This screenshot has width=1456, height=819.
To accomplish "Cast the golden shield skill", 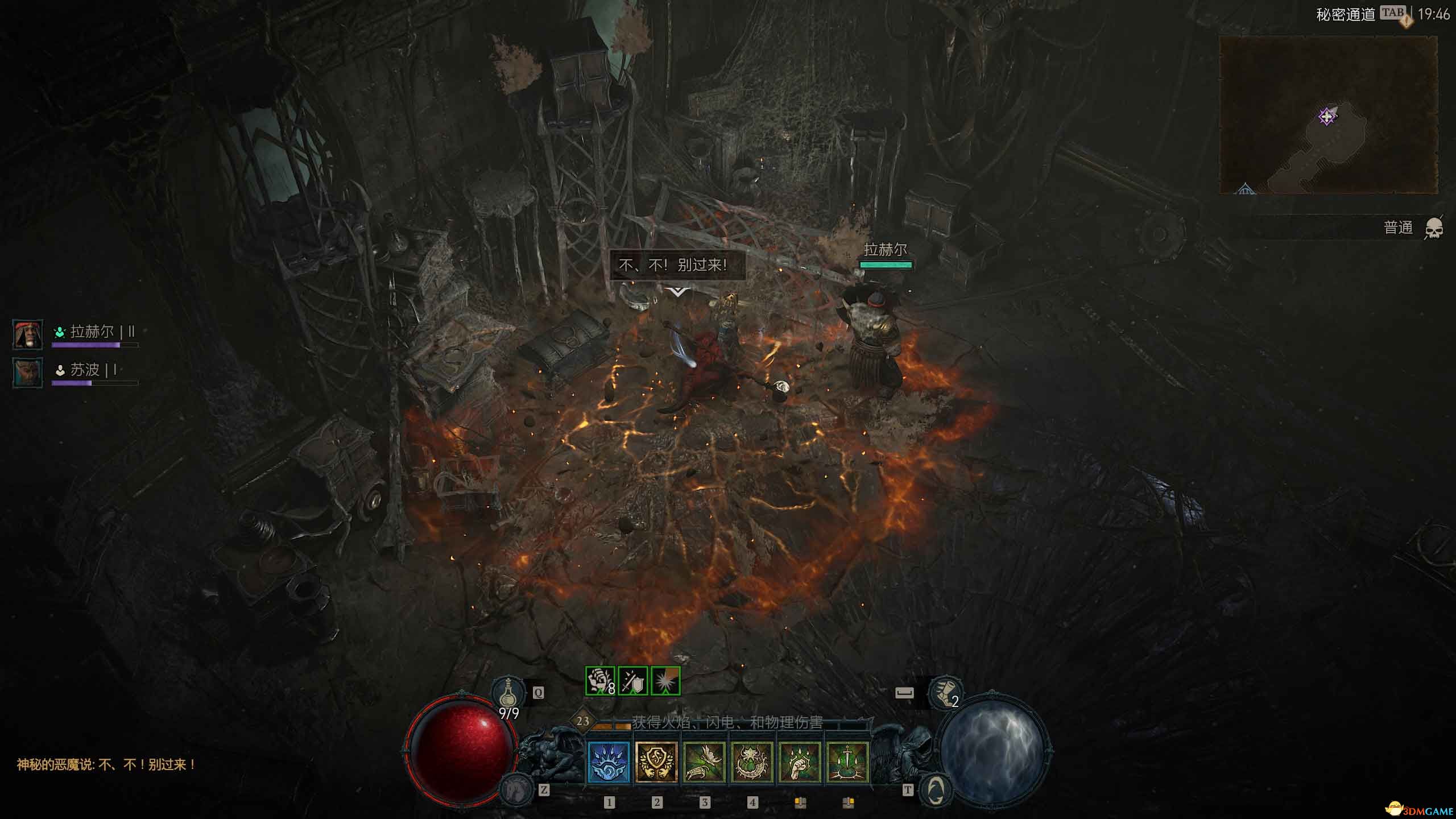I will pyautogui.click(x=656, y=762).
